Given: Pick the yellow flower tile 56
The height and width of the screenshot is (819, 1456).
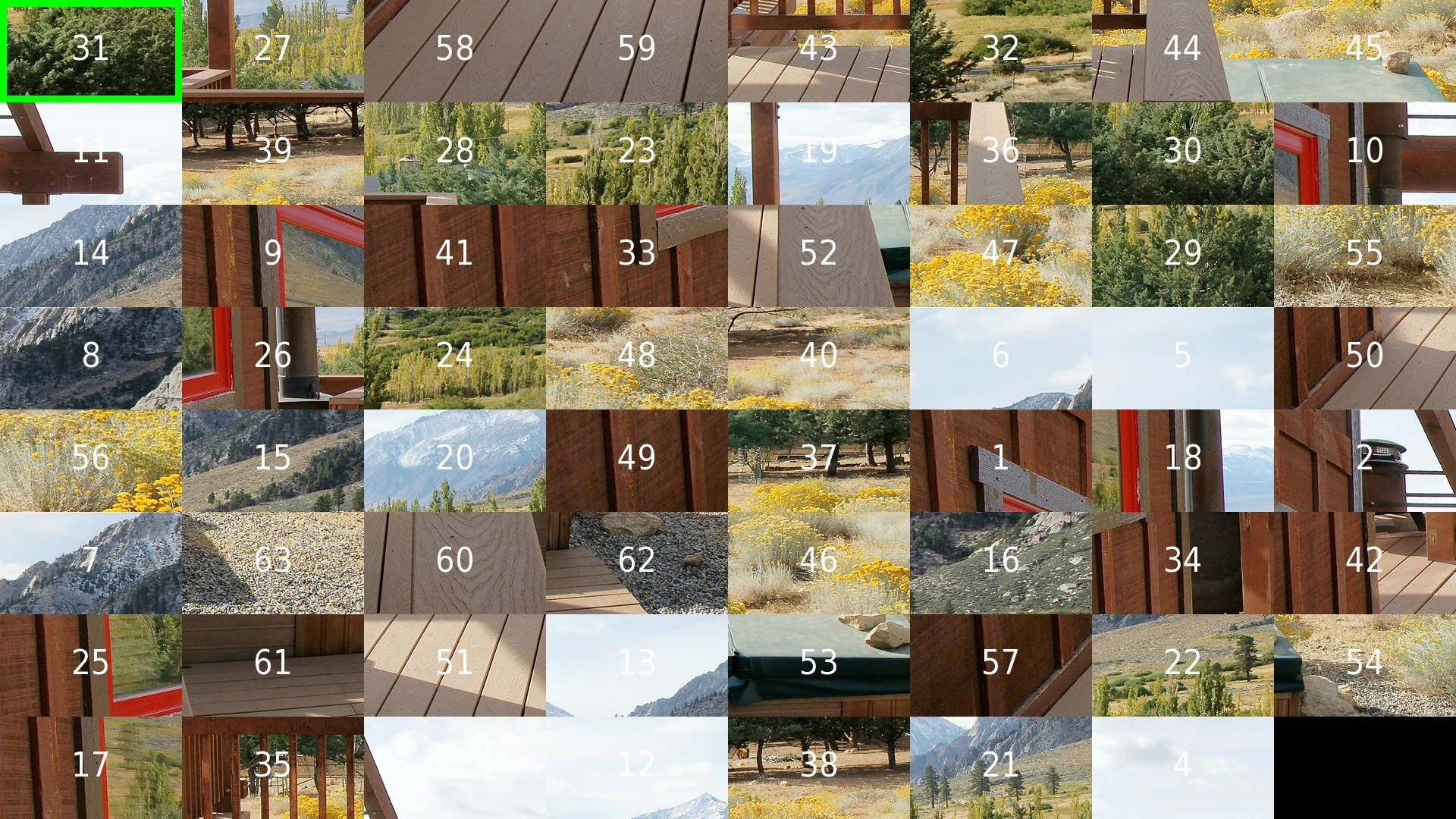Looking at the screenshot, I should (91, 460).
